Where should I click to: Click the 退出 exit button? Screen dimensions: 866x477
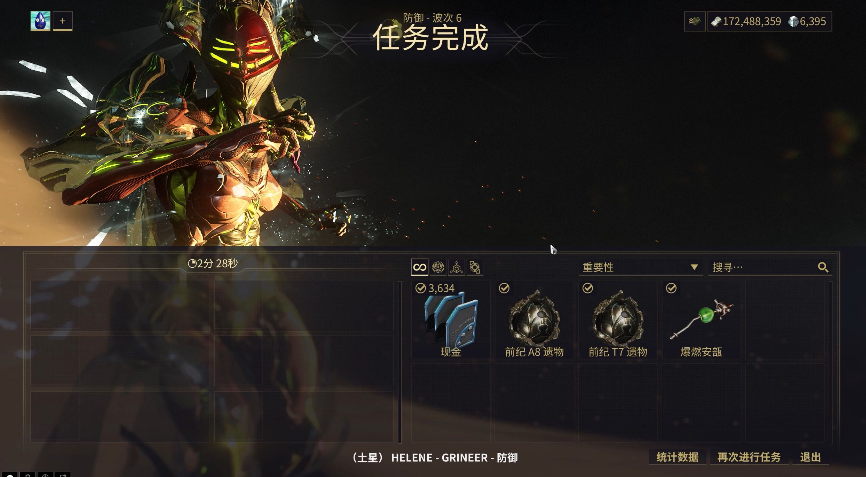tap(811, 457)
